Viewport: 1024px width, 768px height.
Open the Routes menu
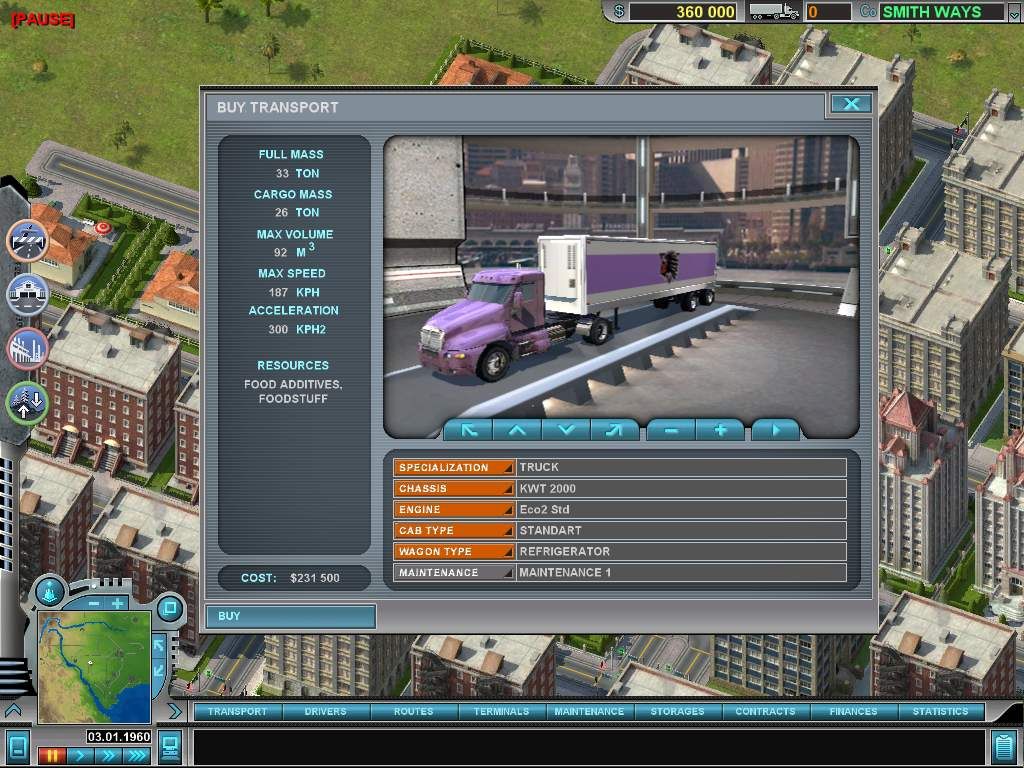tap(413, 712)
